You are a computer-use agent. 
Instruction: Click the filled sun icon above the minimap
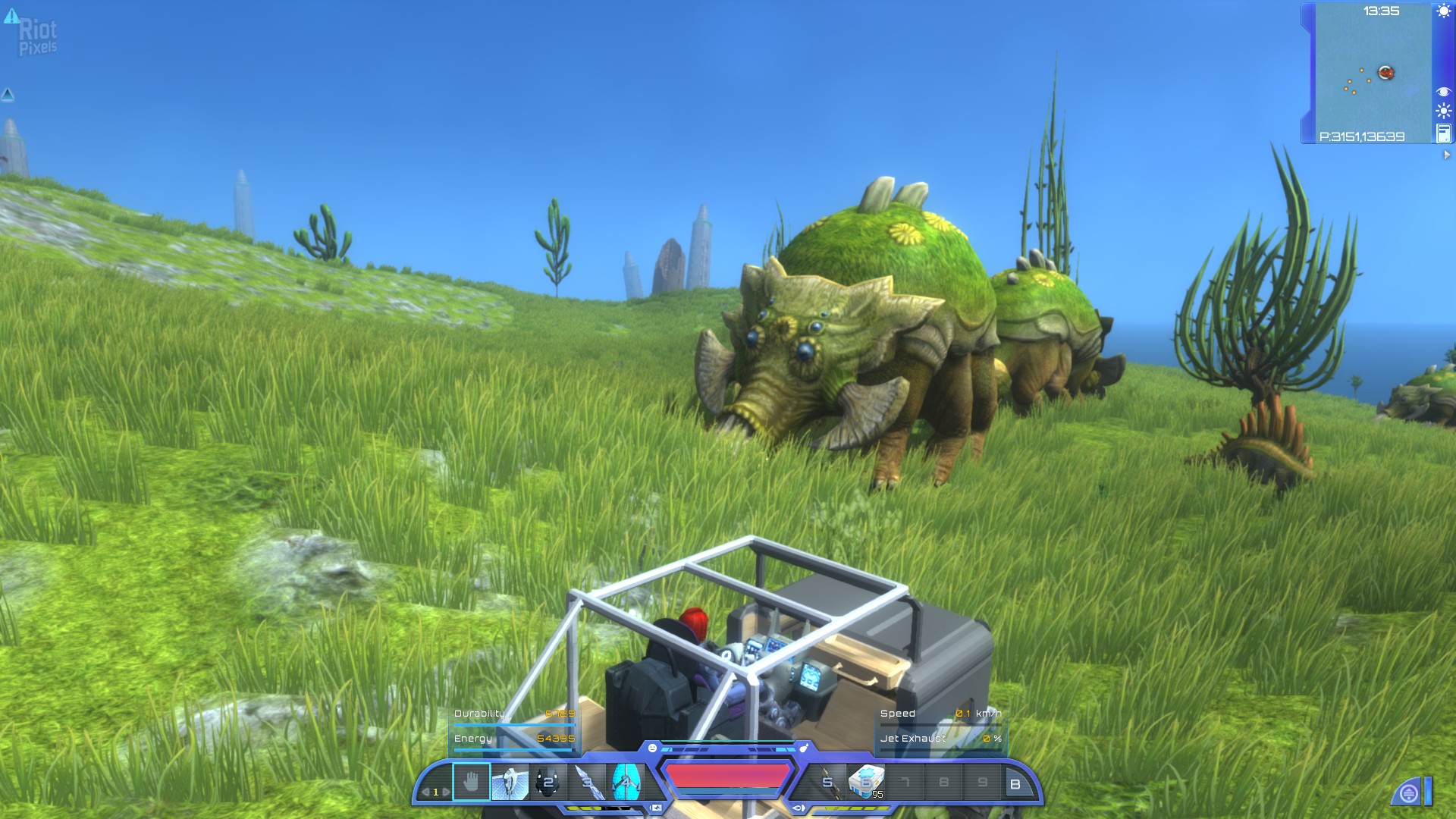[x=1443, y=11]
